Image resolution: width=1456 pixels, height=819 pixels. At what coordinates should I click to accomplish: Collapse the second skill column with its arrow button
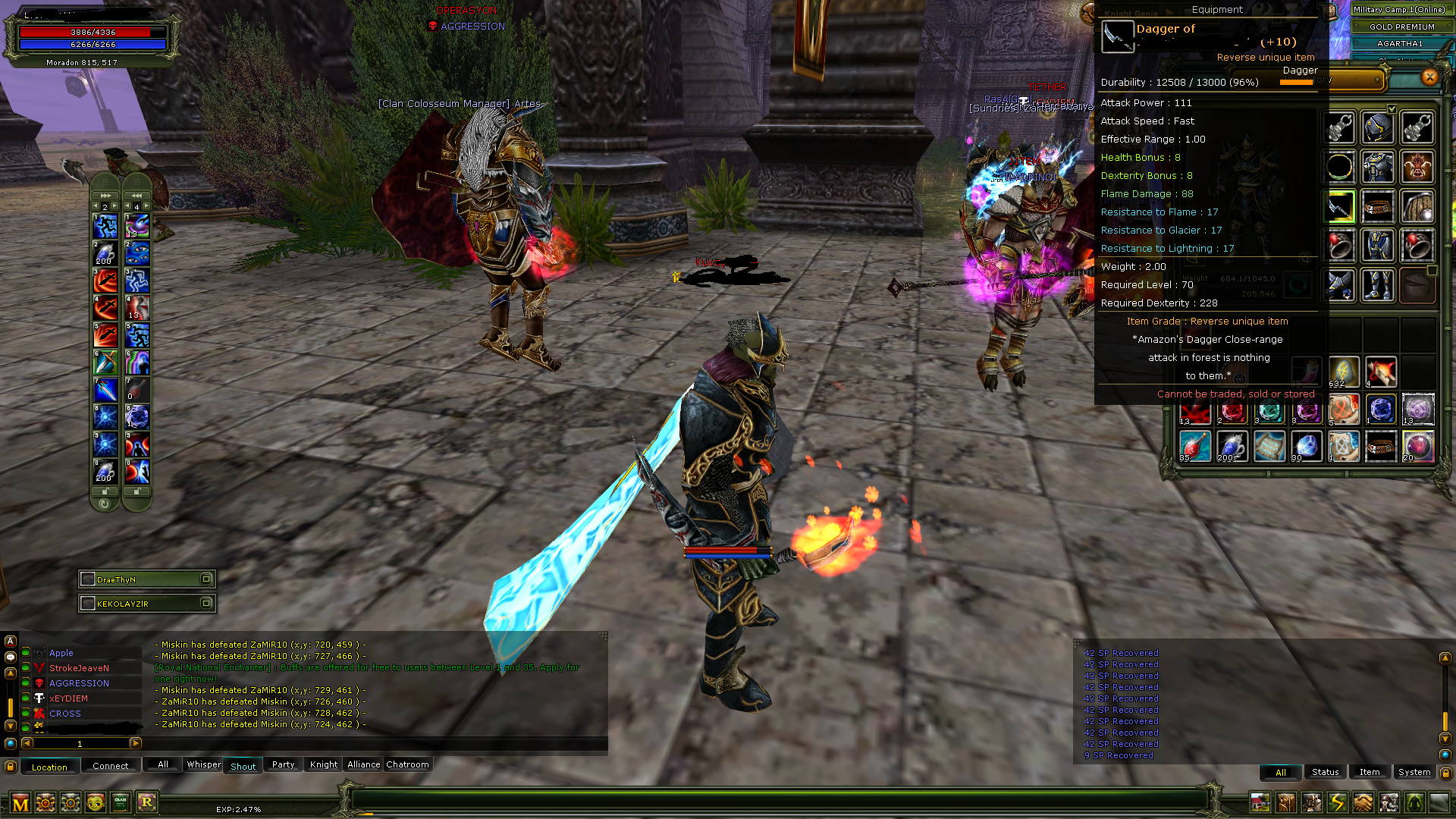click(136, 195)
